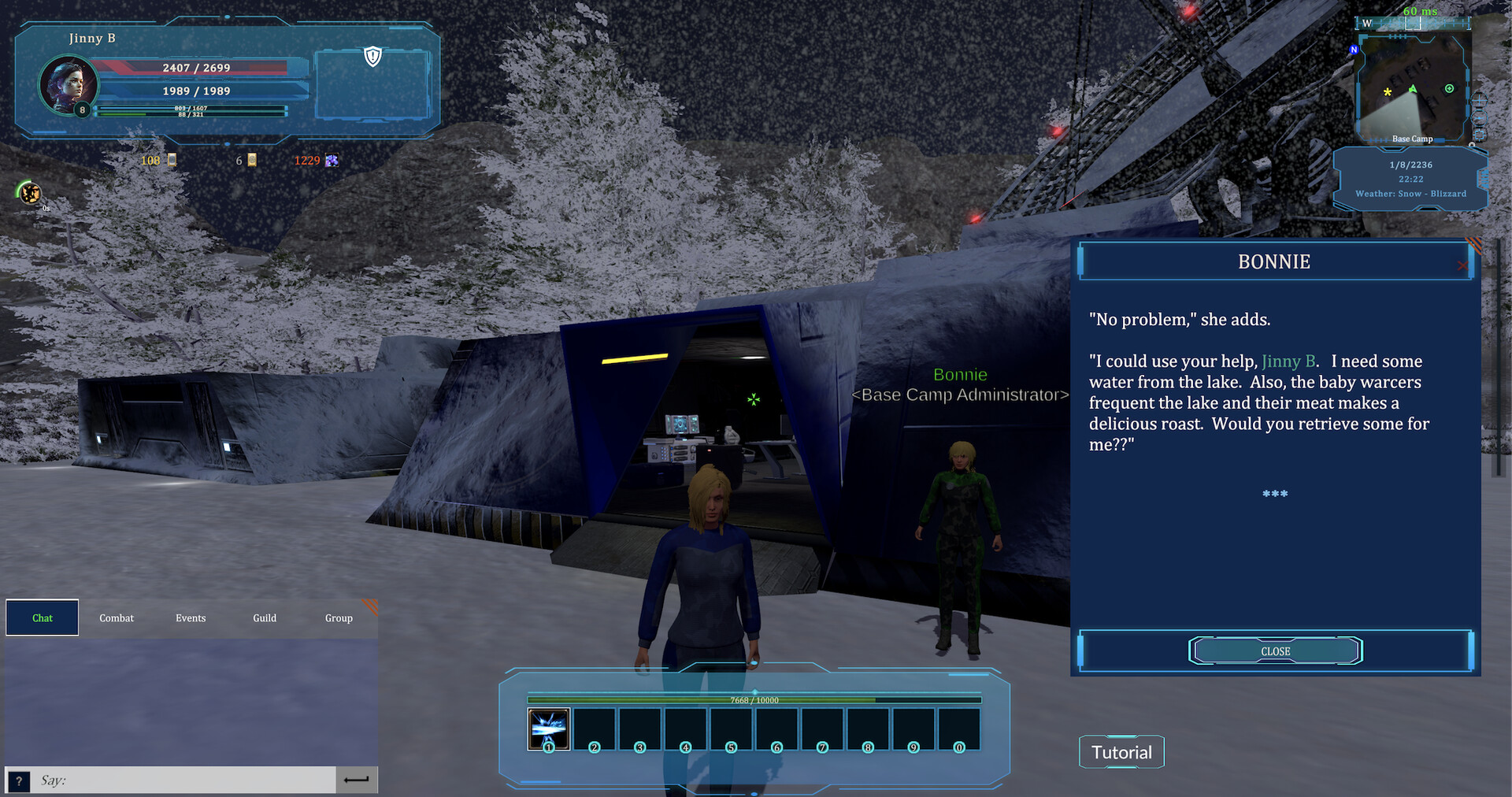The width and height of the screenshot is (1512, 797).
Task: Open the Guild chat tab
Action: pyautogui.click(x=264, y=617)
